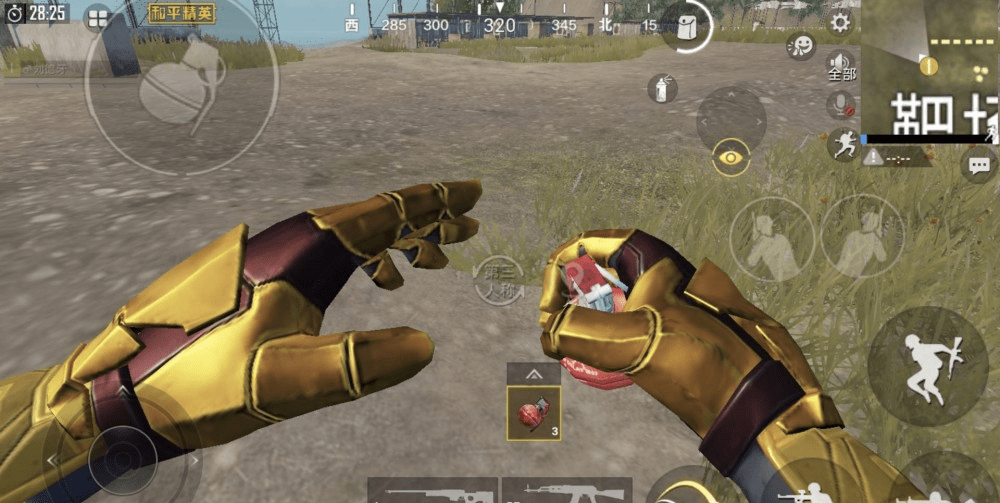Toggle the 全部 speaker voice channel

(x=840, y=66)
